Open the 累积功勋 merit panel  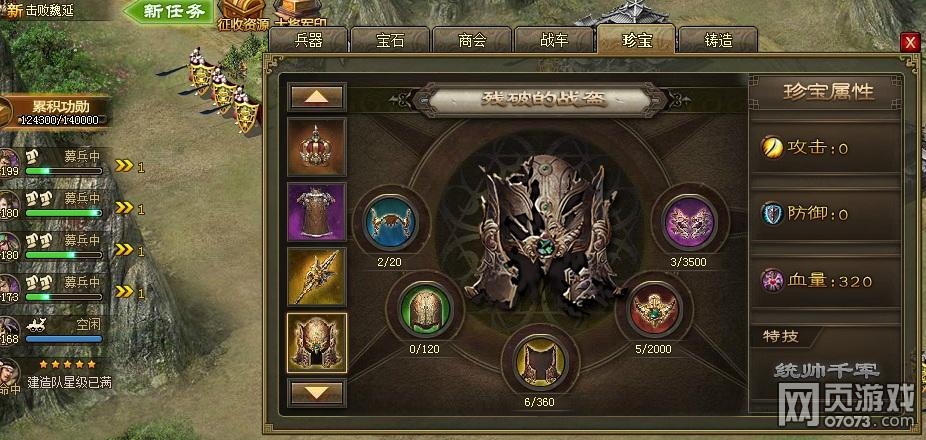click(60, 110)
